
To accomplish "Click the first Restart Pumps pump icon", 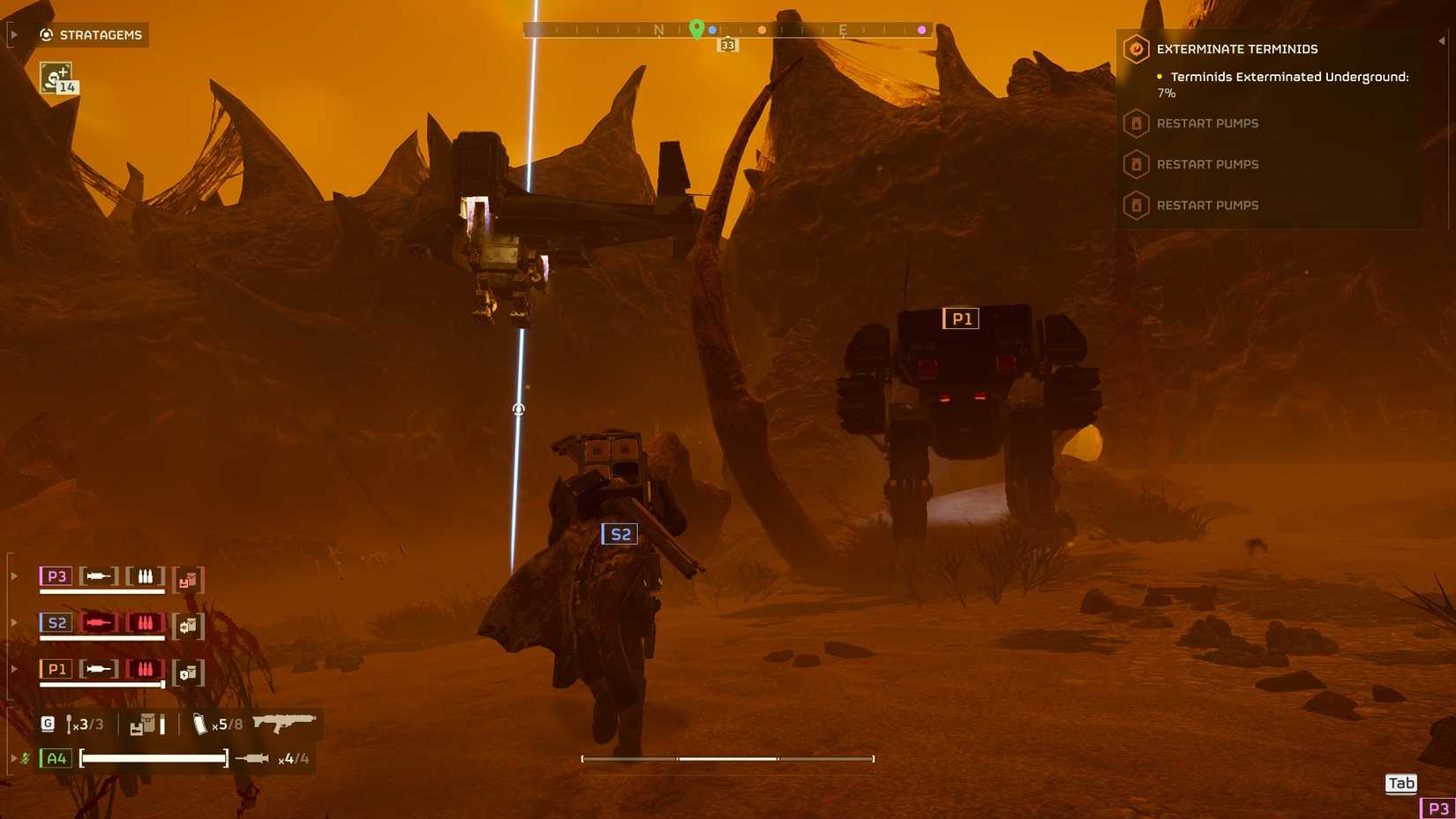I will point(1137,124).
